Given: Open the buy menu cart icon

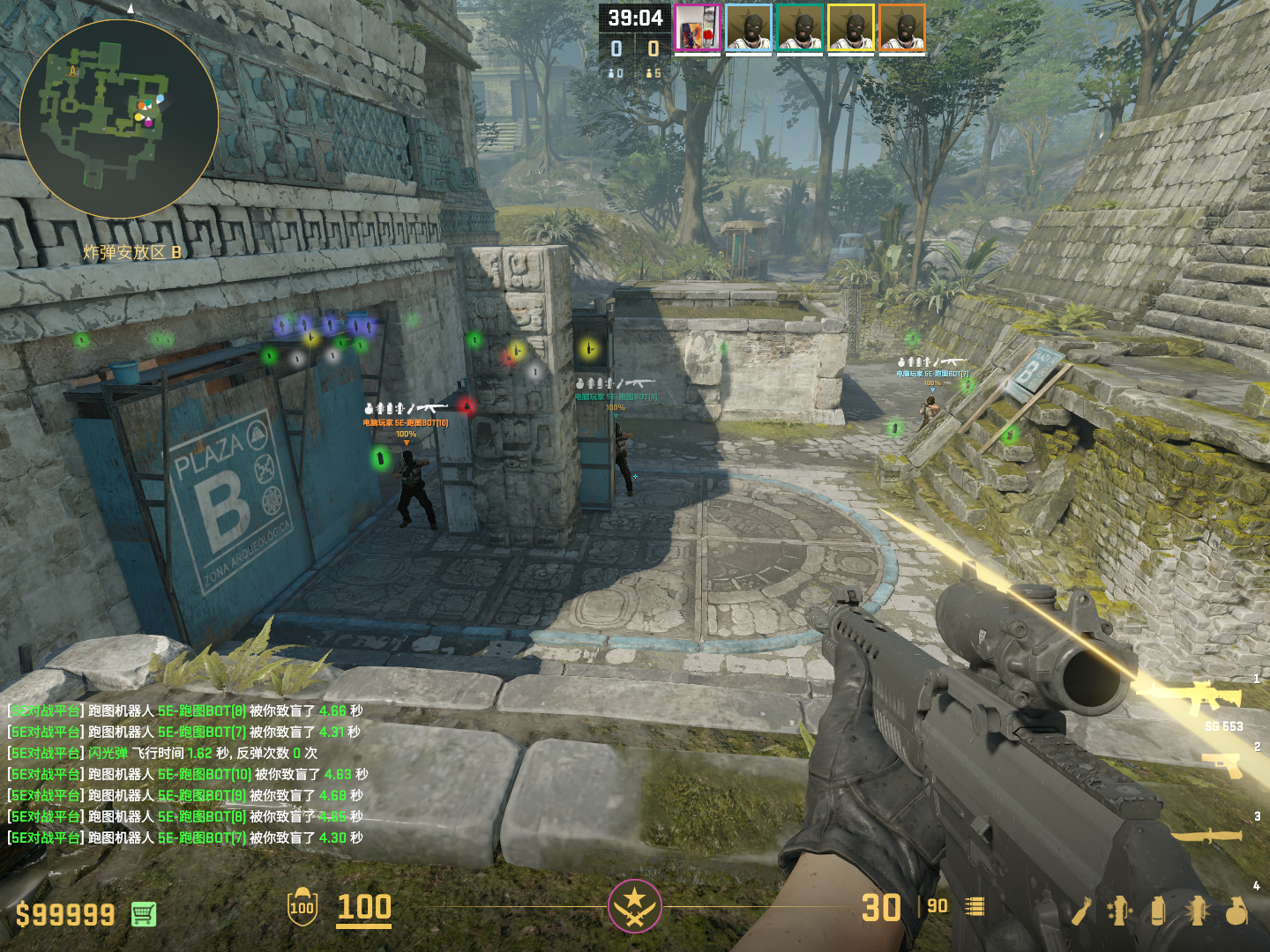Looking at the screenshot, I should click(x=144, y=914).
